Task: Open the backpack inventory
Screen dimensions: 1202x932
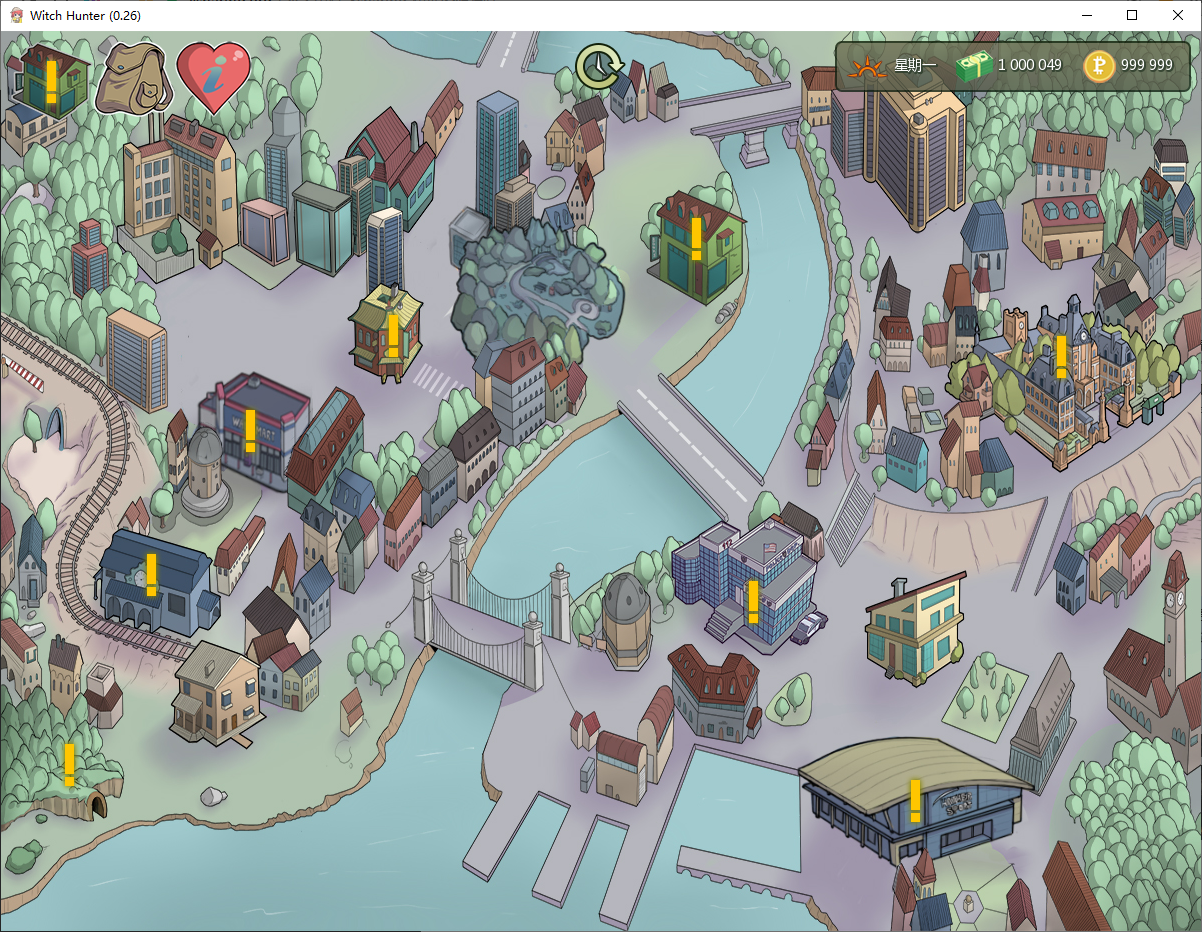Action: click(x=133, y=78)
